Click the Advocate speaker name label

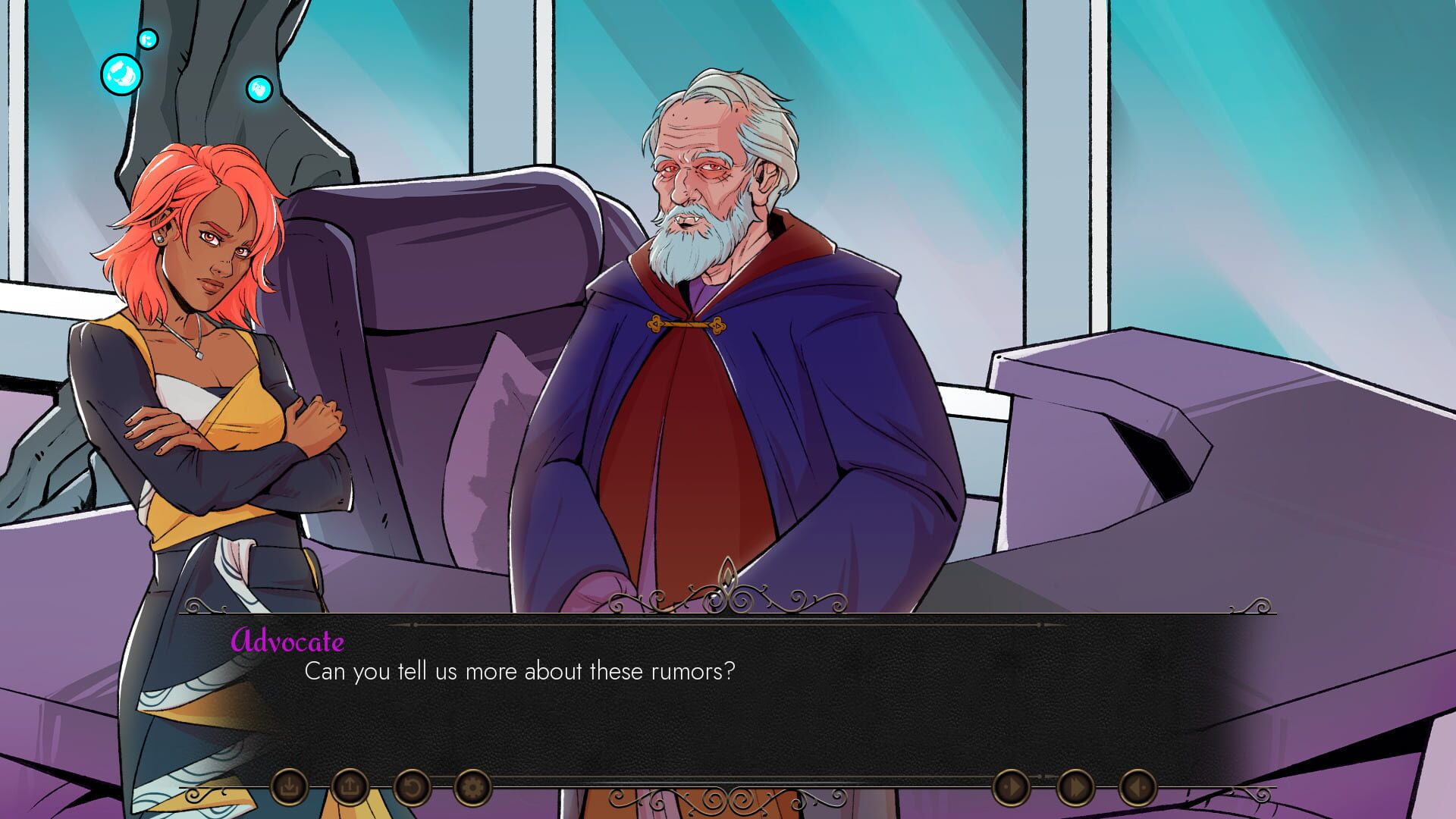pyautogui.click(x=287, y=642)
